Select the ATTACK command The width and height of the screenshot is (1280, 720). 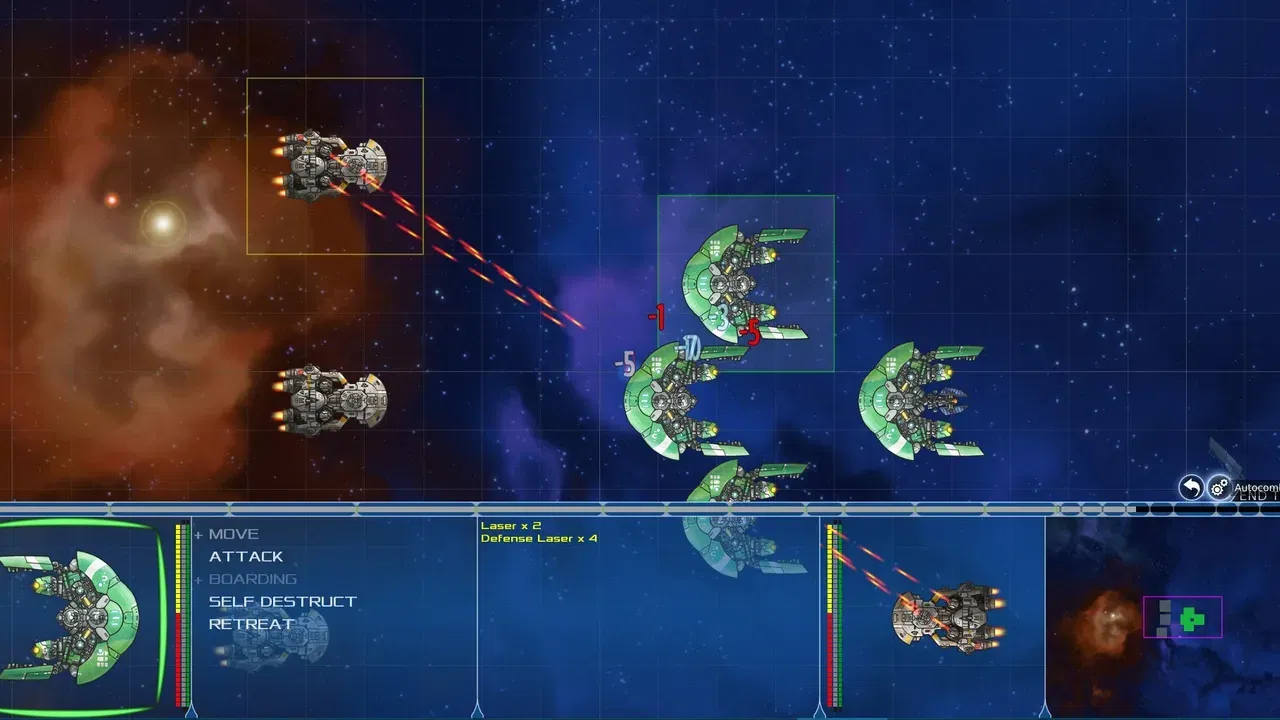point(244,556)
